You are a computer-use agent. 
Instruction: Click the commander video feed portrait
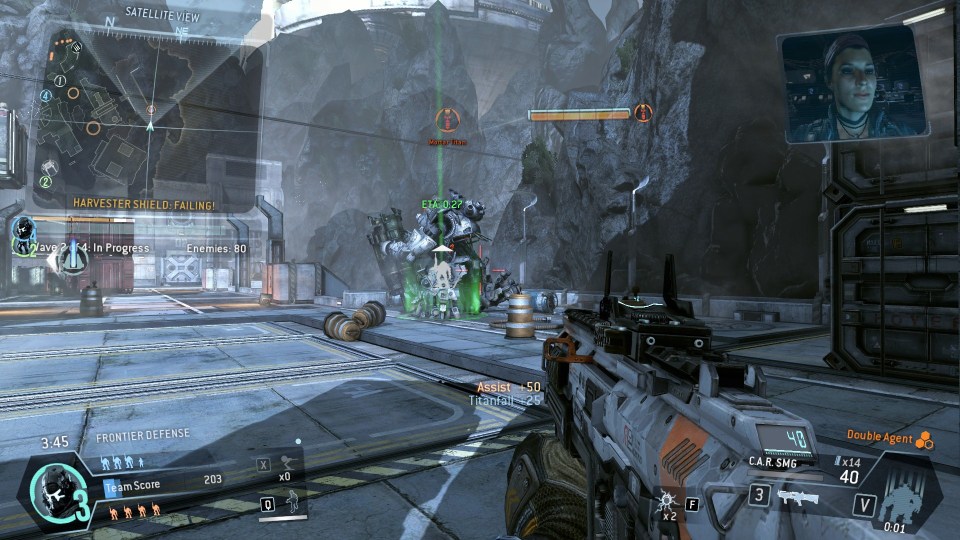coord(851,84)
